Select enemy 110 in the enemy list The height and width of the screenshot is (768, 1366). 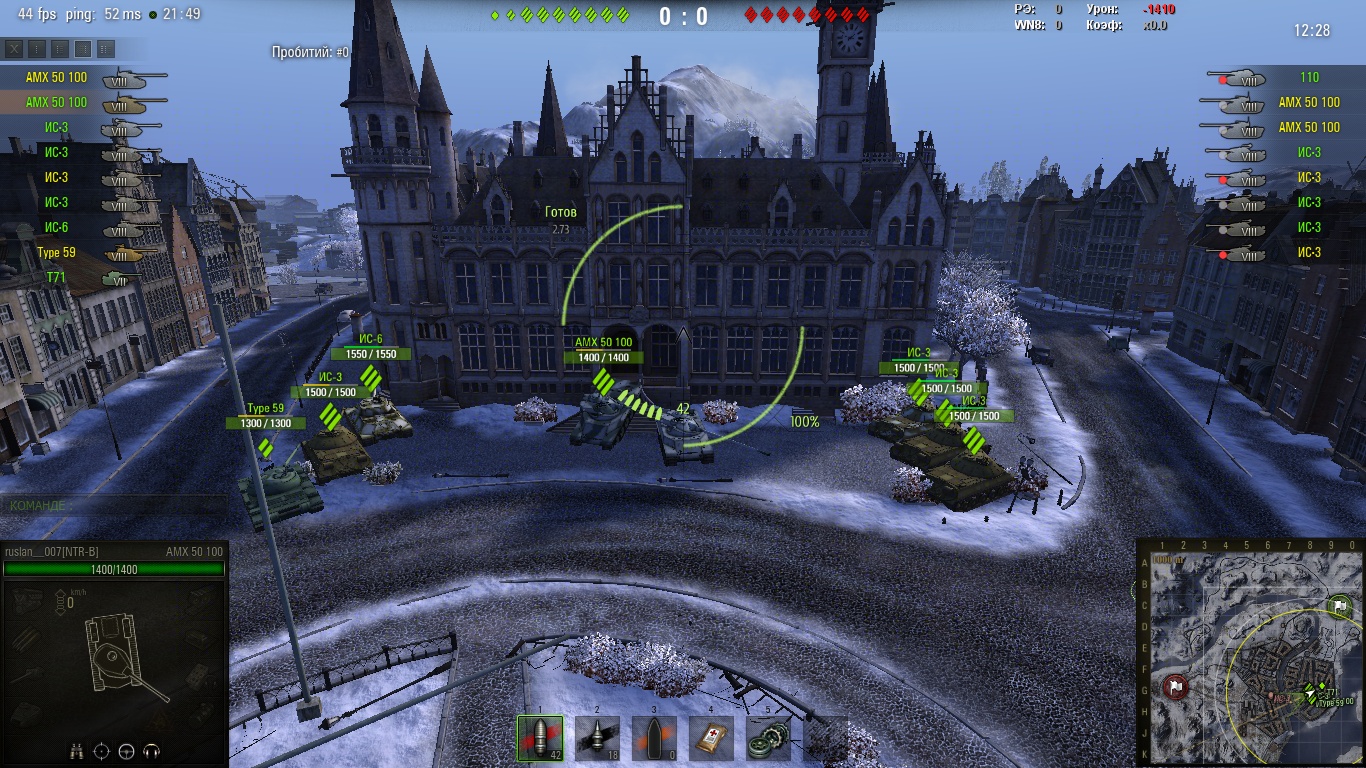pyautogui.click(x=1290, y=77)
